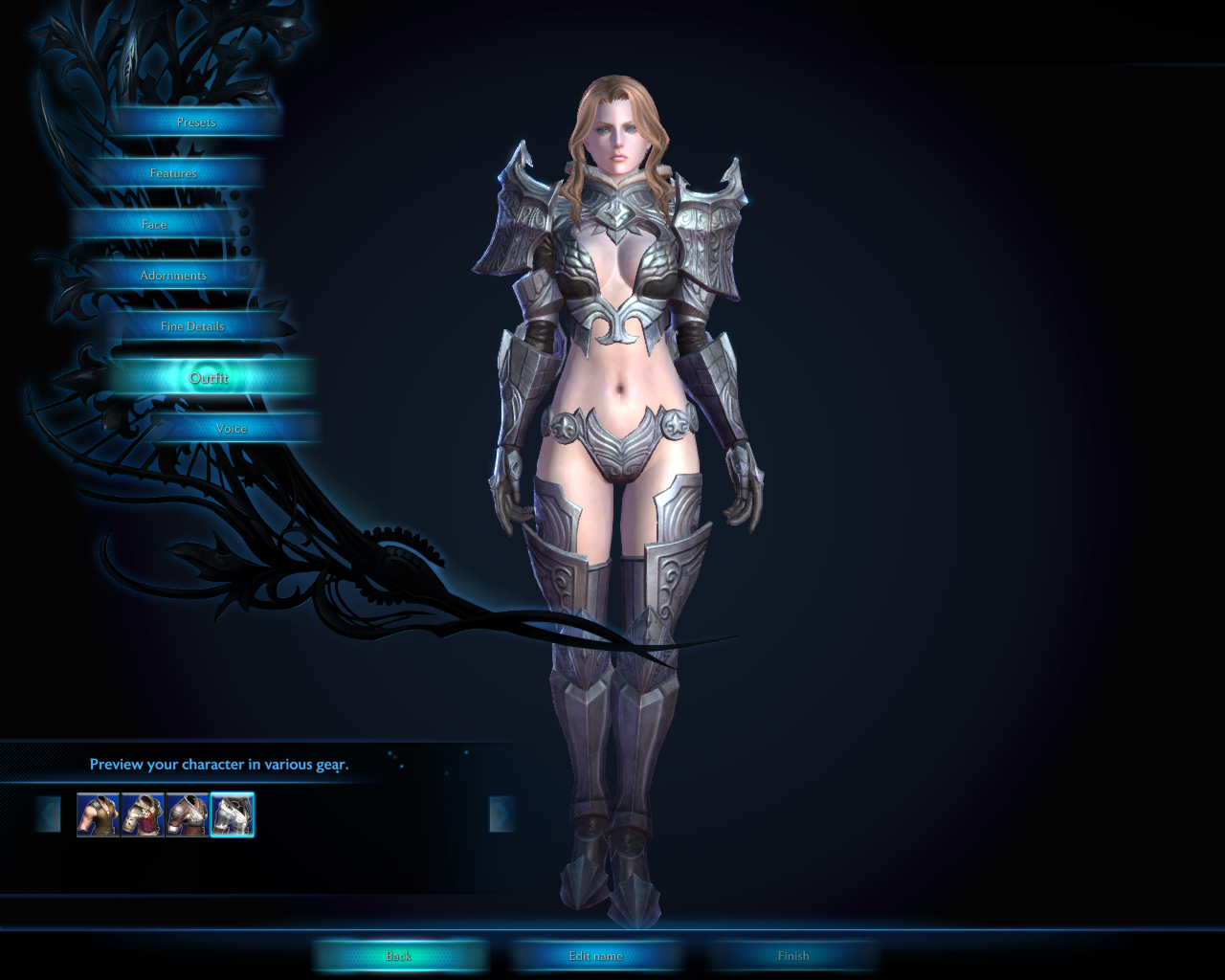
Task: Click the left arrow of the outfit list
Action: 48,815
